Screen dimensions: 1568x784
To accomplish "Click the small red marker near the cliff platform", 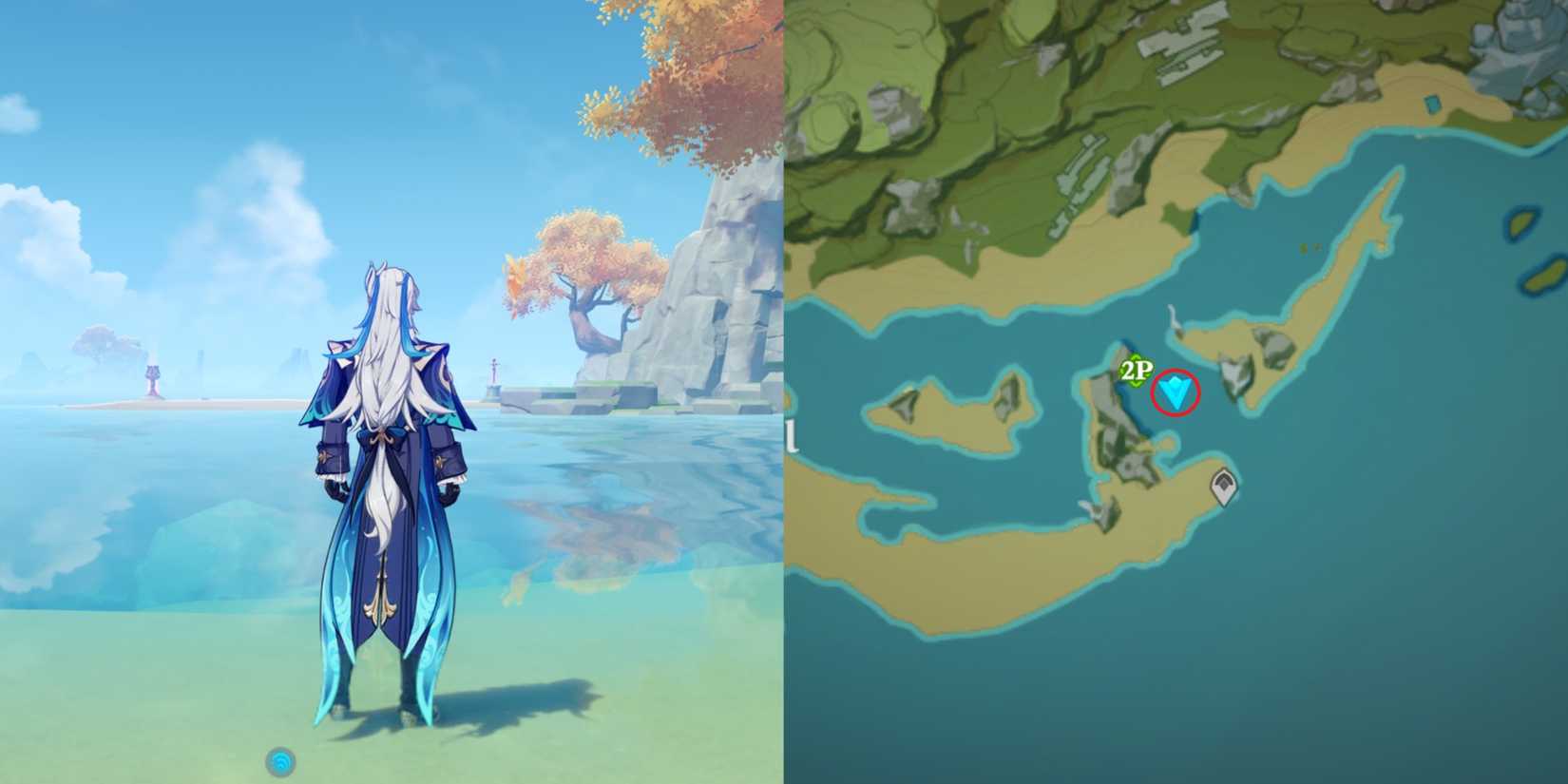I will coord(495,371).
